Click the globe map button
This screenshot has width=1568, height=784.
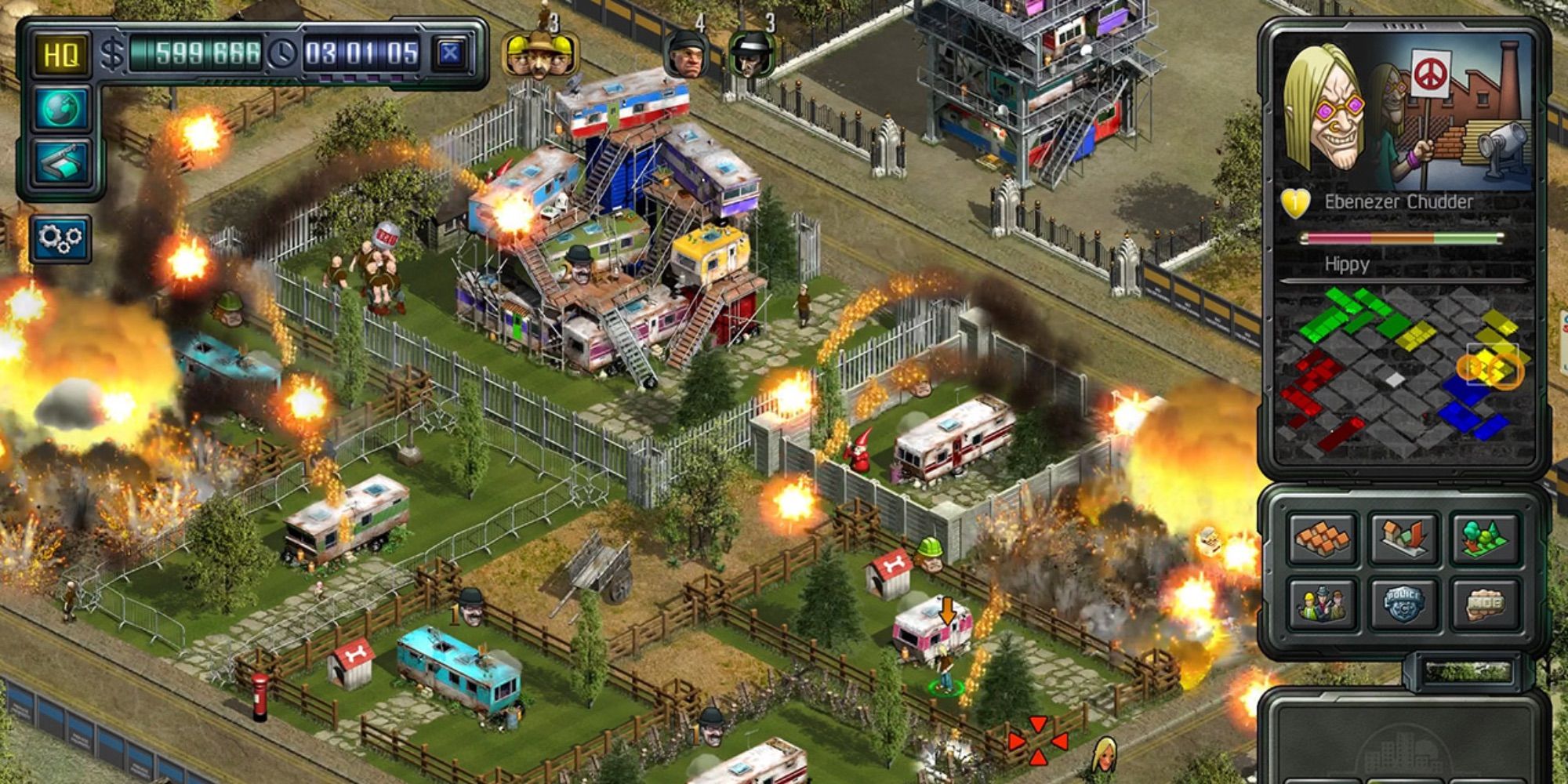pos(61,108)
